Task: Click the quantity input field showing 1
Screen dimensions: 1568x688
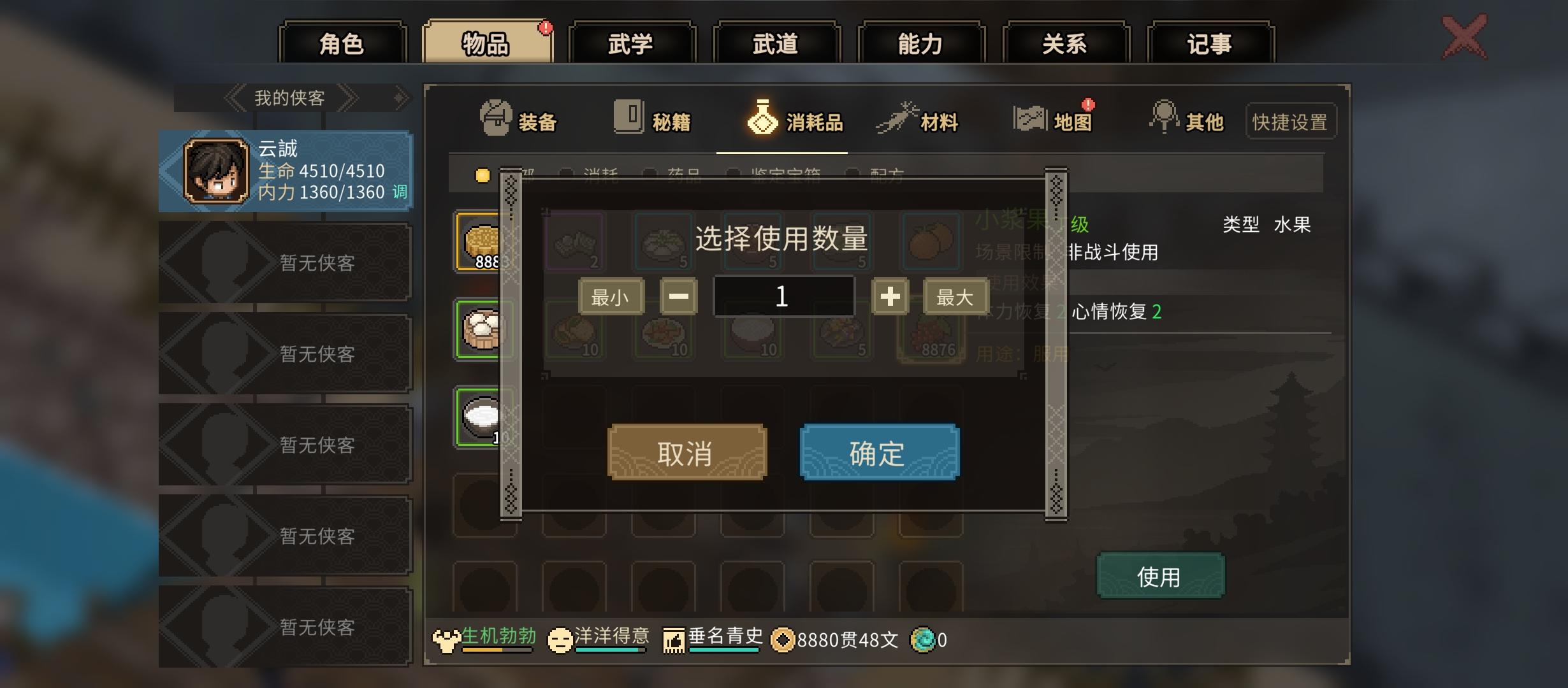Action: point(783,296)
